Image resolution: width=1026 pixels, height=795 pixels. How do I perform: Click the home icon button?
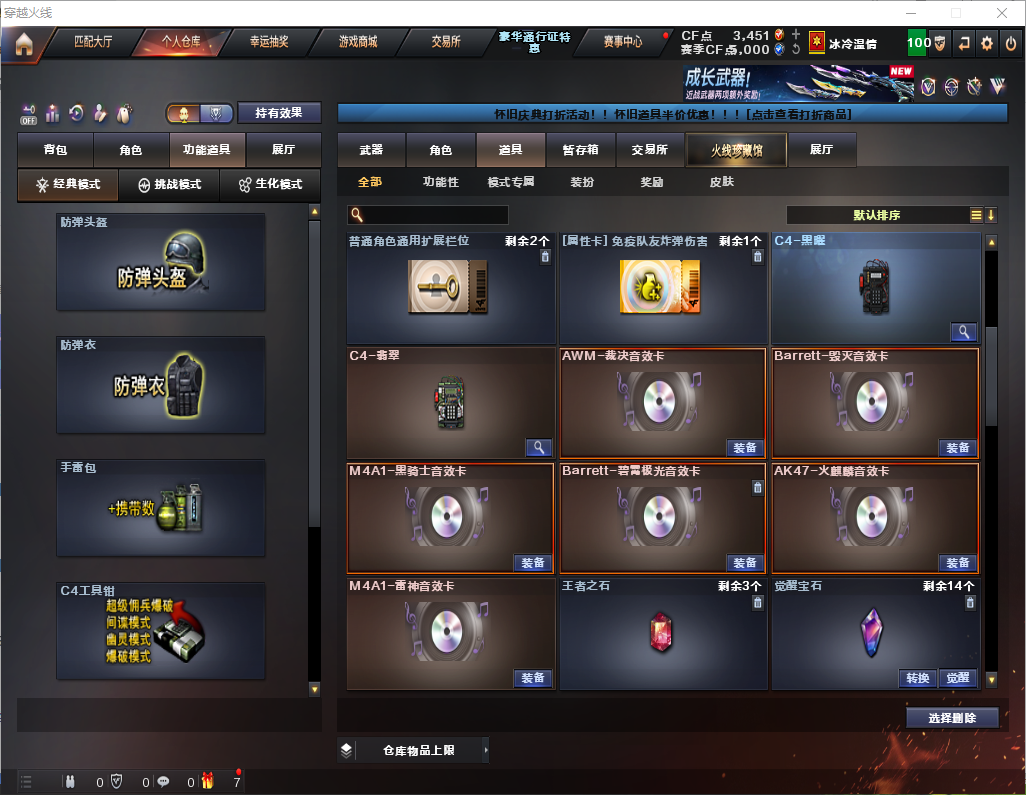coord(24,43)
